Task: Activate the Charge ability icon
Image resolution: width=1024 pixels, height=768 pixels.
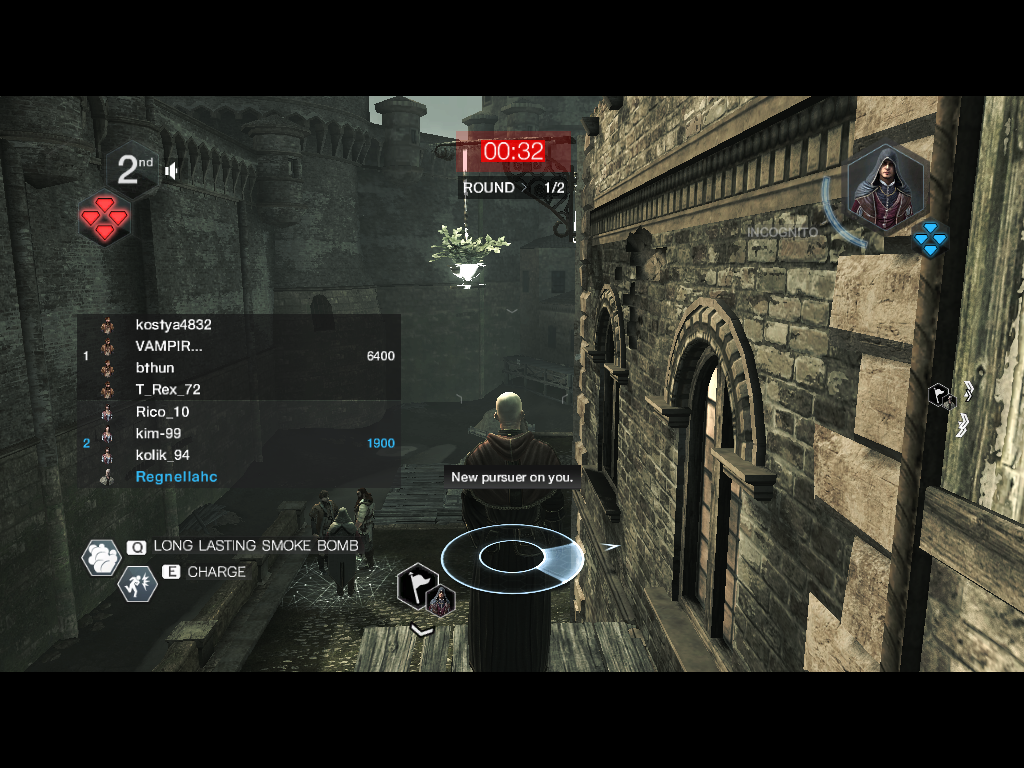Action: [137, 583]
